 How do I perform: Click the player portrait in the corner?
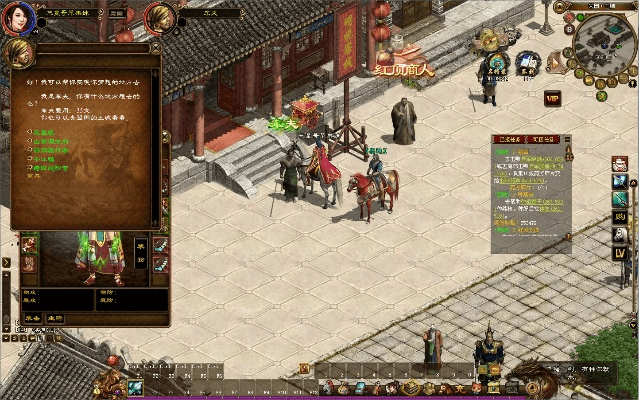16,18
